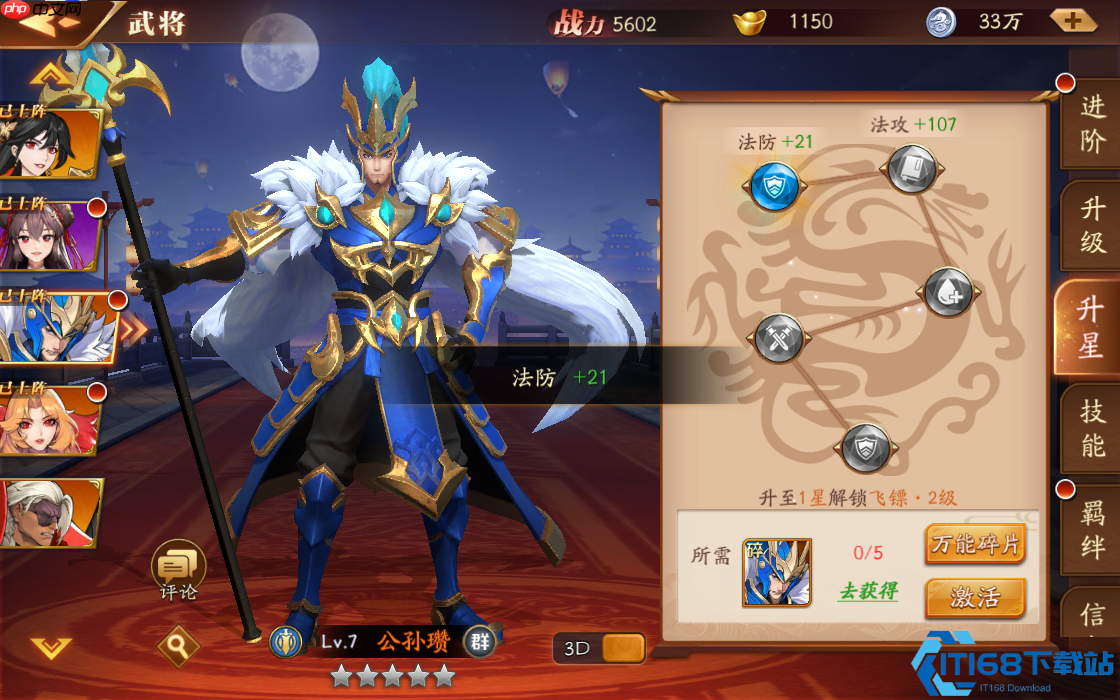Click the magnifying glass search icon
Image resolution: width=1120 pixels, height=700 pixels.
click(x=178, y=647)
